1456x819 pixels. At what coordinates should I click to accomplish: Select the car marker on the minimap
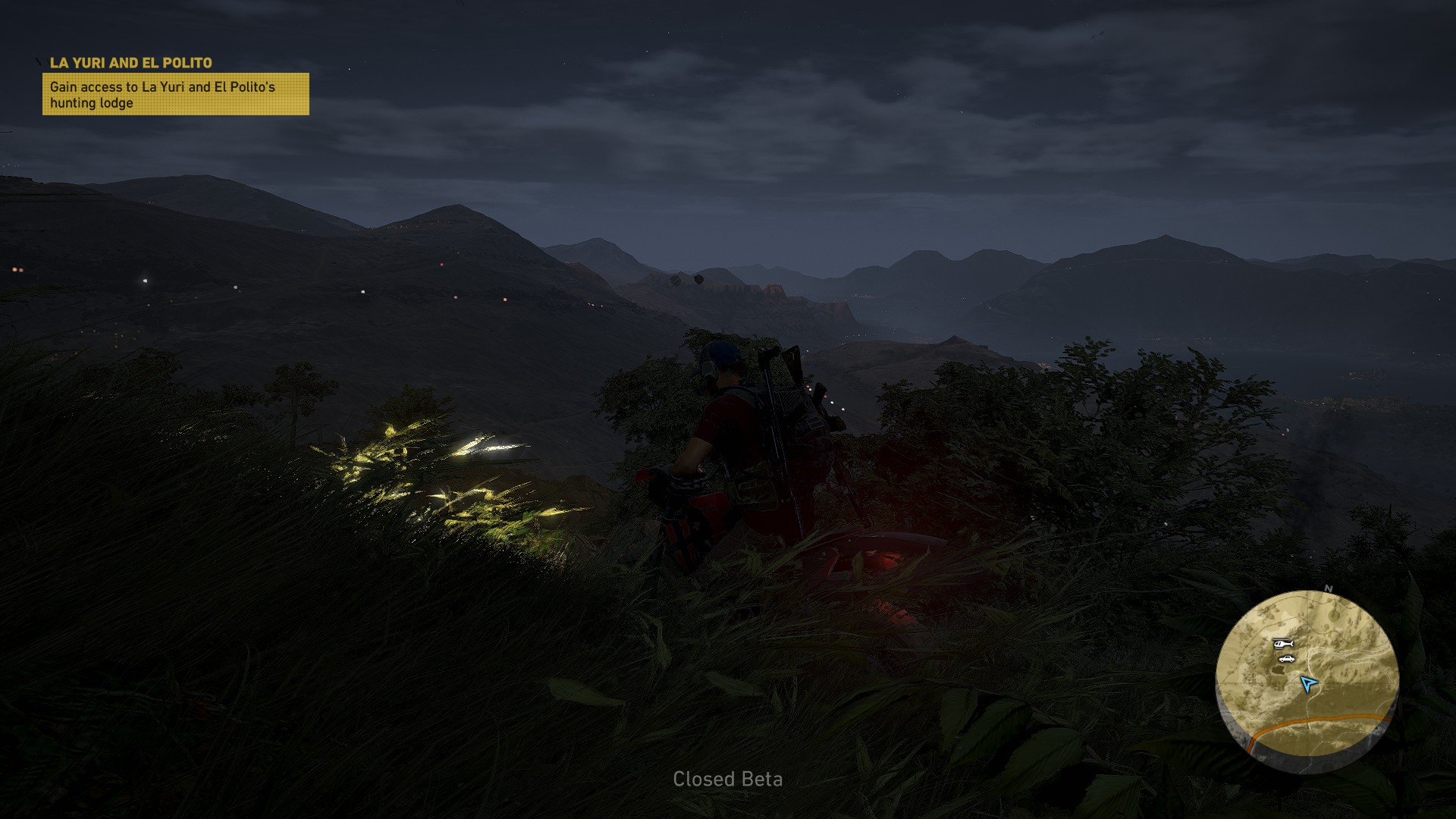(x=1285, y=659)
